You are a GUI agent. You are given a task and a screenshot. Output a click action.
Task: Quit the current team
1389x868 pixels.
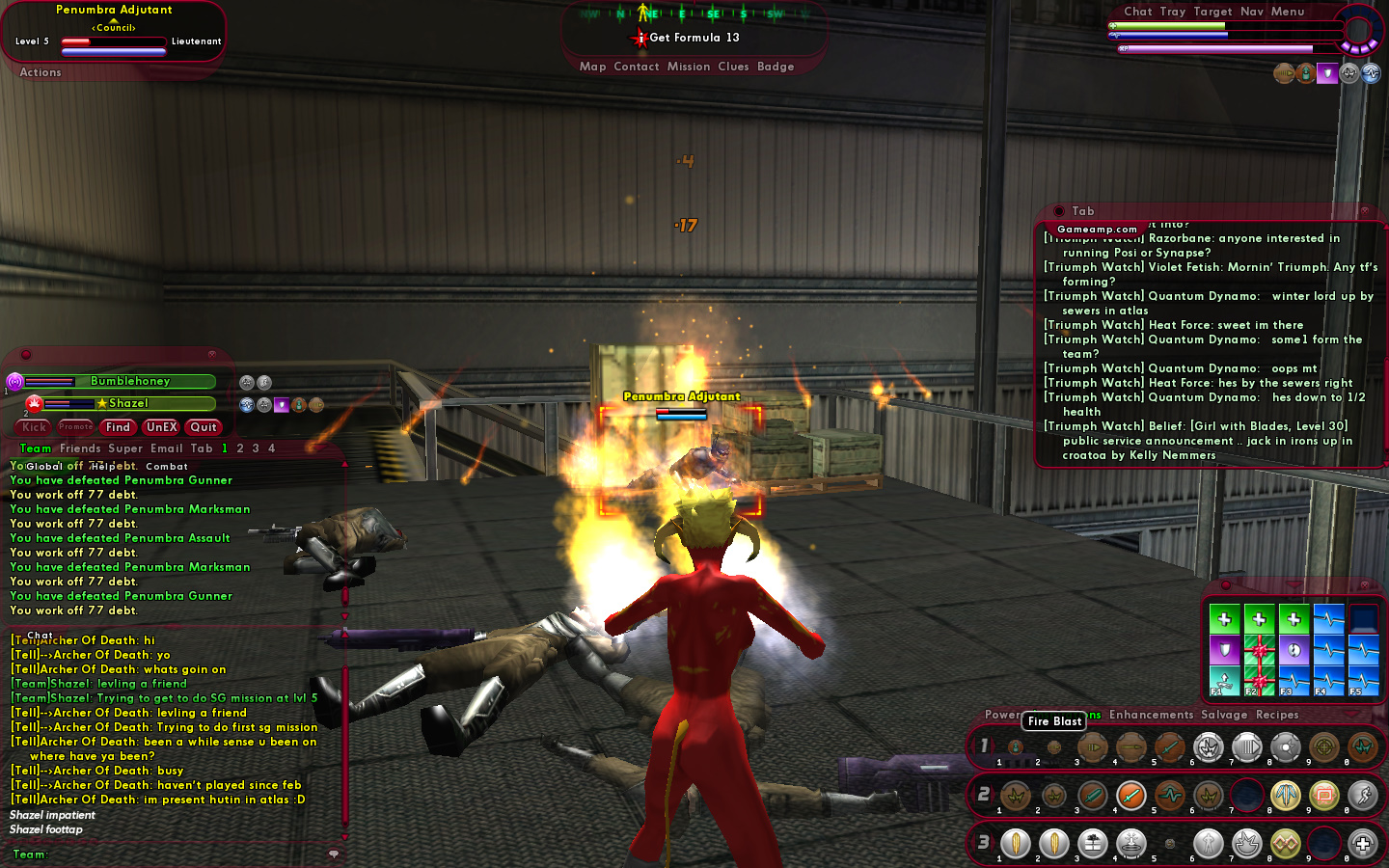[x=204, y=427]
